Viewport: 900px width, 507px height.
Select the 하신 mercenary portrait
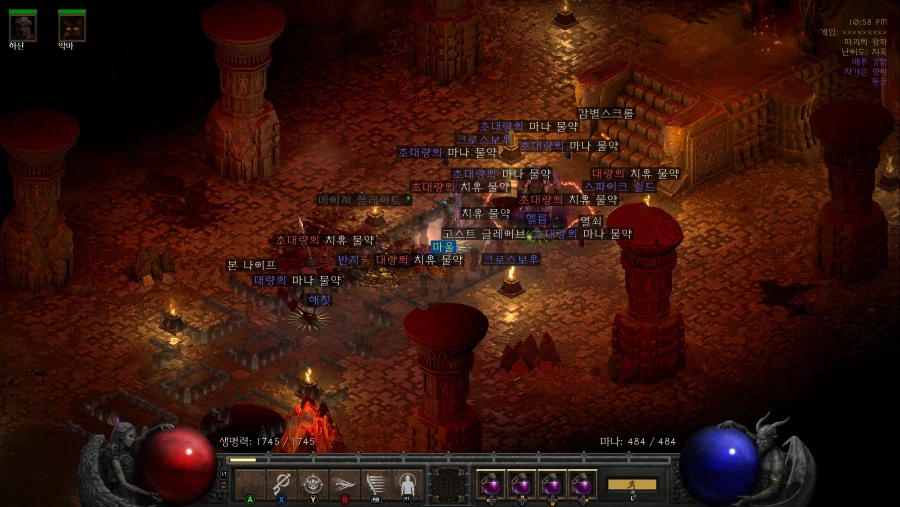coord(22,27)
